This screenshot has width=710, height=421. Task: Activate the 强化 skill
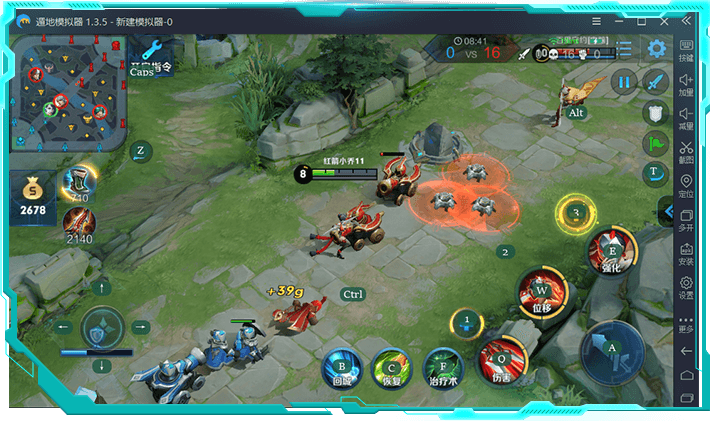pos(611,250)
